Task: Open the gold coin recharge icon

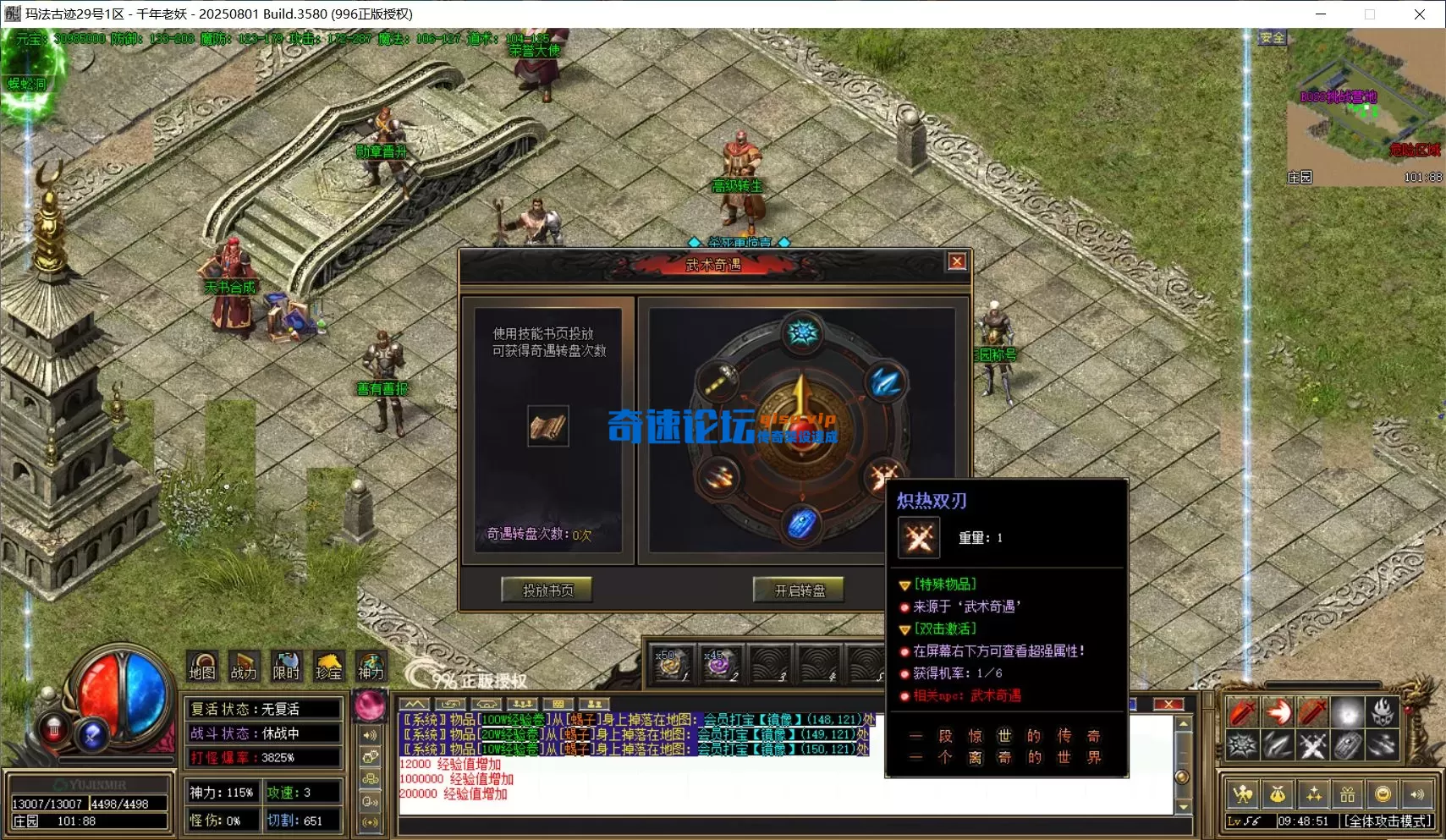Action: tap(1383, 793)
